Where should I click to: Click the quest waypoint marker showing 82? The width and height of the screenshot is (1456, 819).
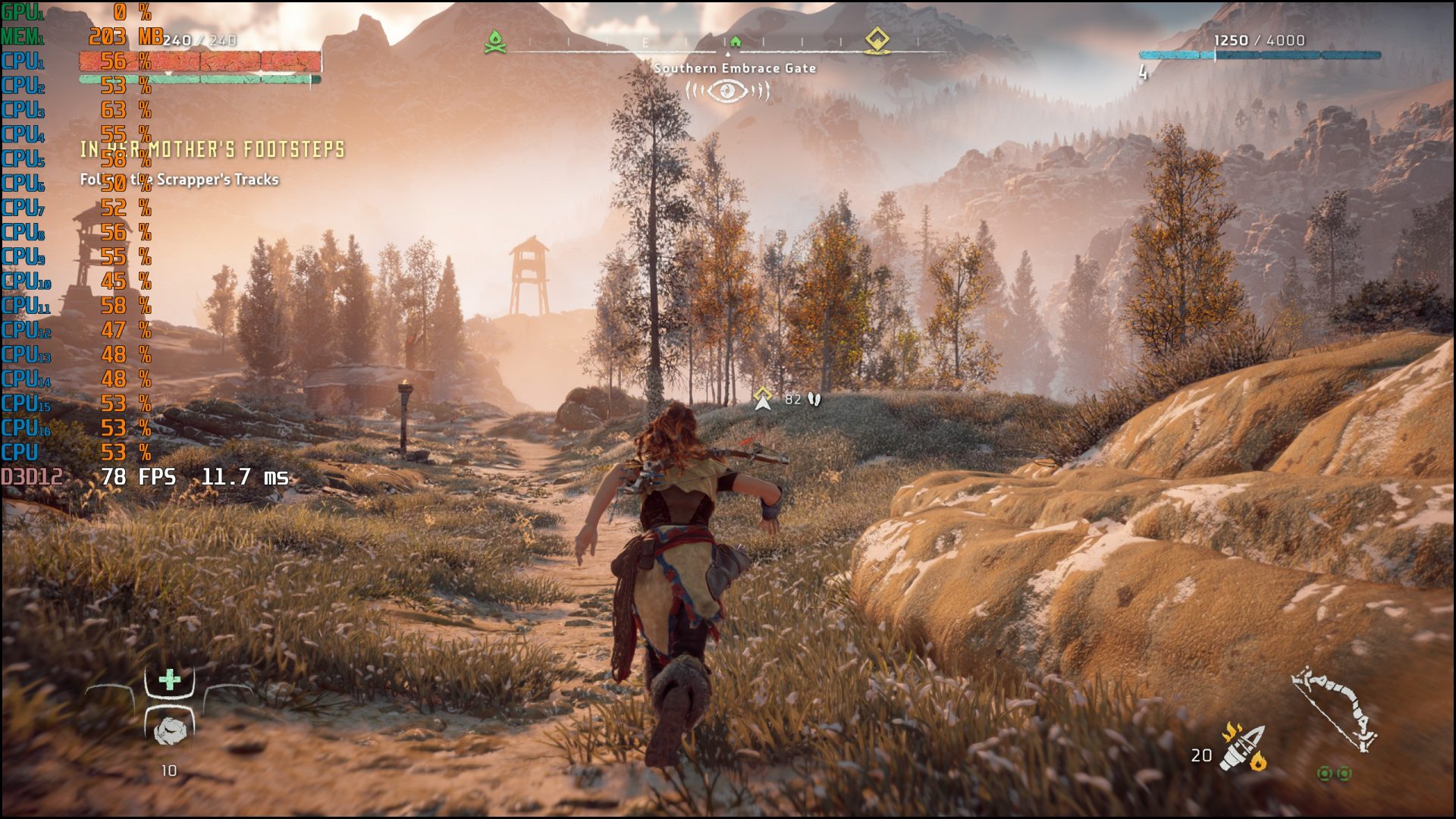pyautogui.click(x=763, y=398)
